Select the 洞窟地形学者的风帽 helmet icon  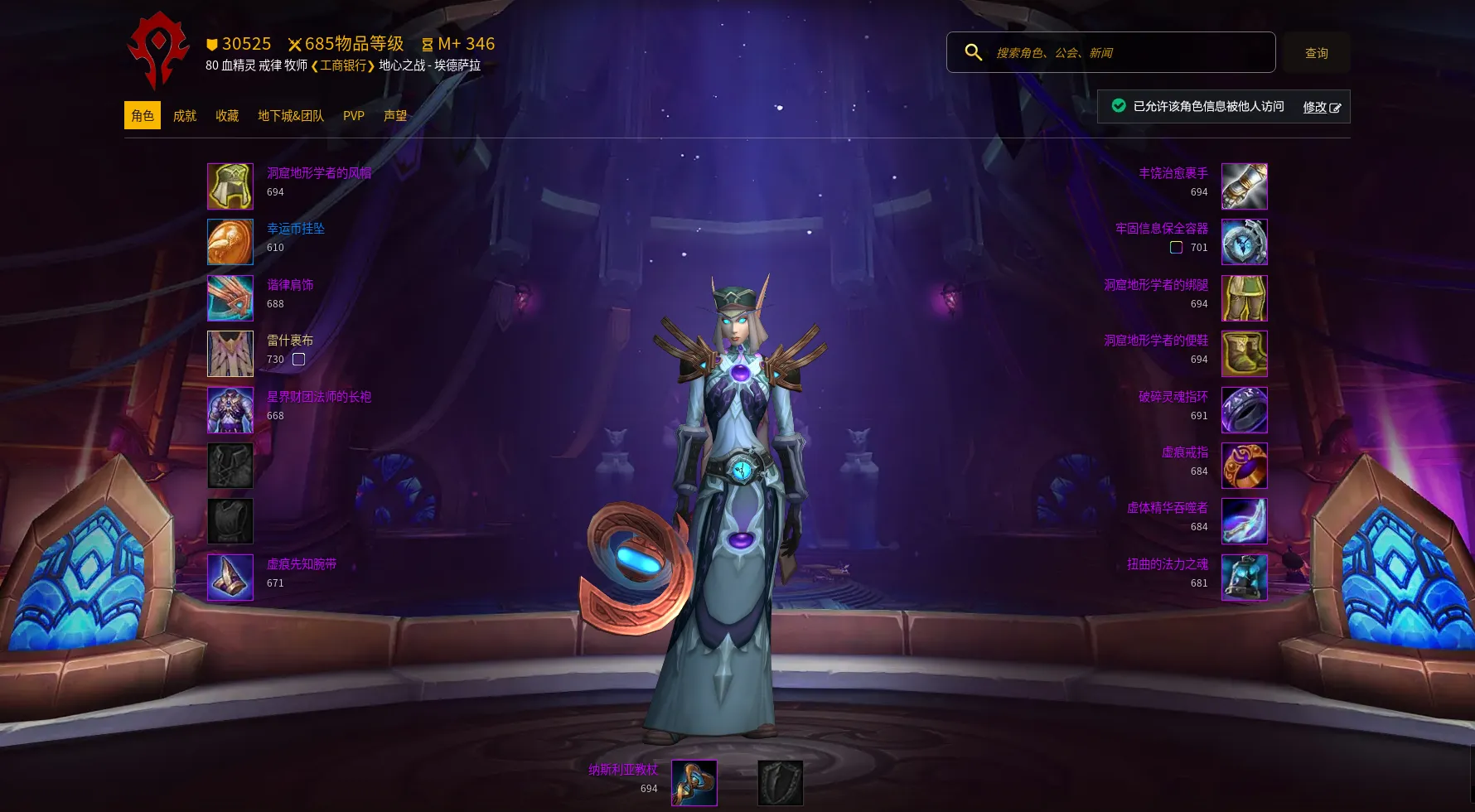click(230, 186)
